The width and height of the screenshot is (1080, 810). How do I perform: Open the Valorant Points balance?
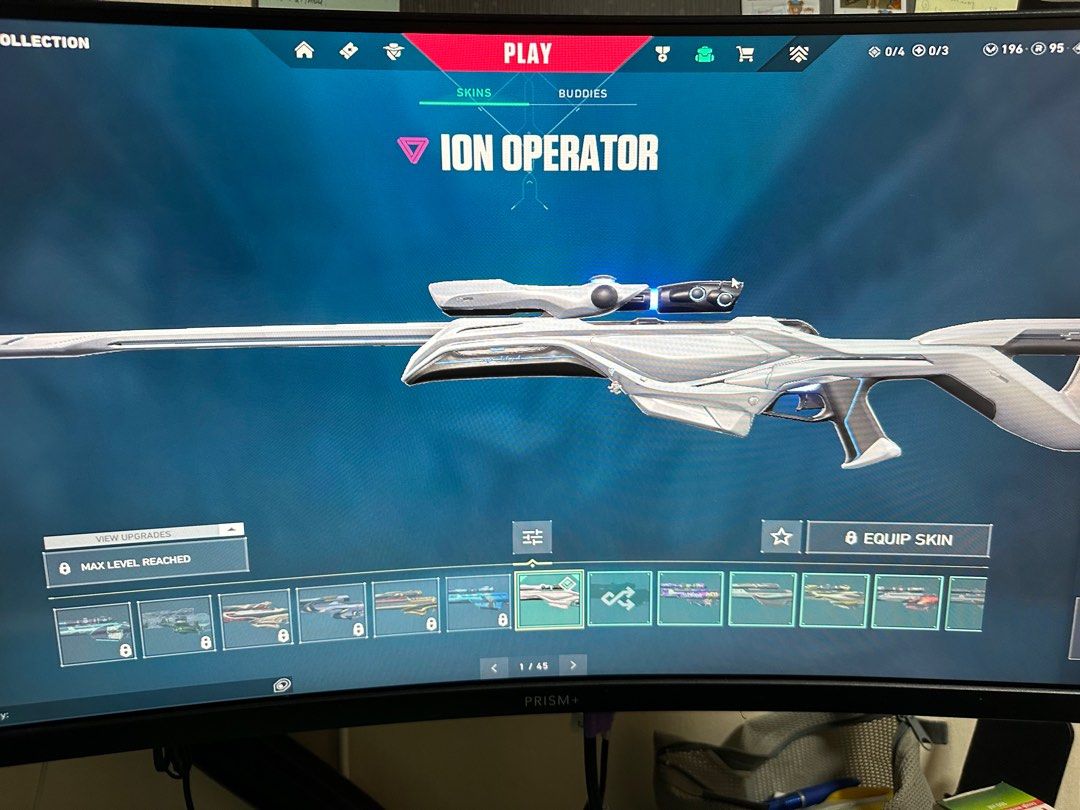pyautogui.click(x=1003, y=49)
